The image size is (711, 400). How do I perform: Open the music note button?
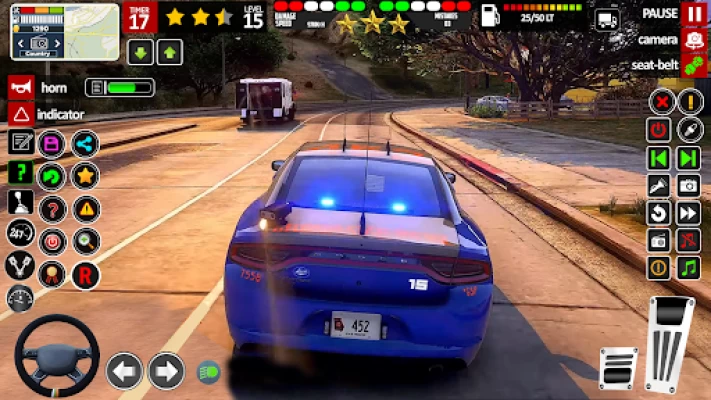(x=688, y=268)
